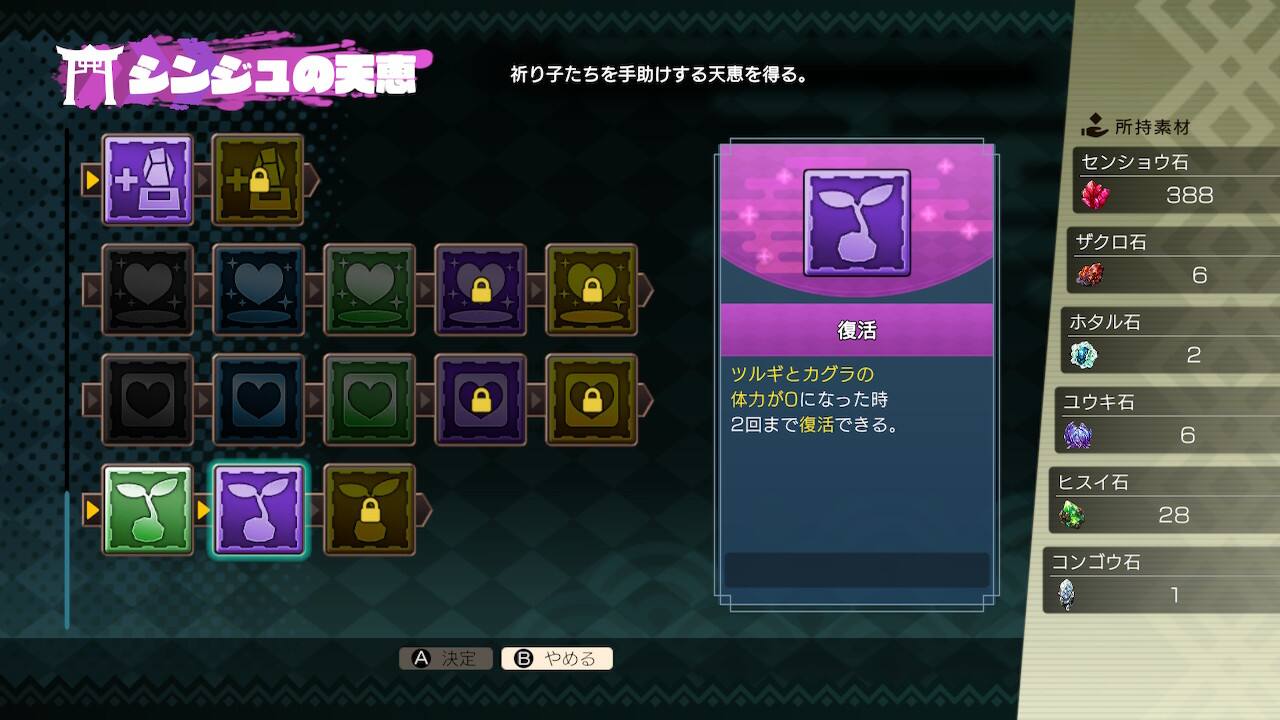Select the locked yellow statue blessing
This screenshot has height=720, width=1280.
(258, 180)
